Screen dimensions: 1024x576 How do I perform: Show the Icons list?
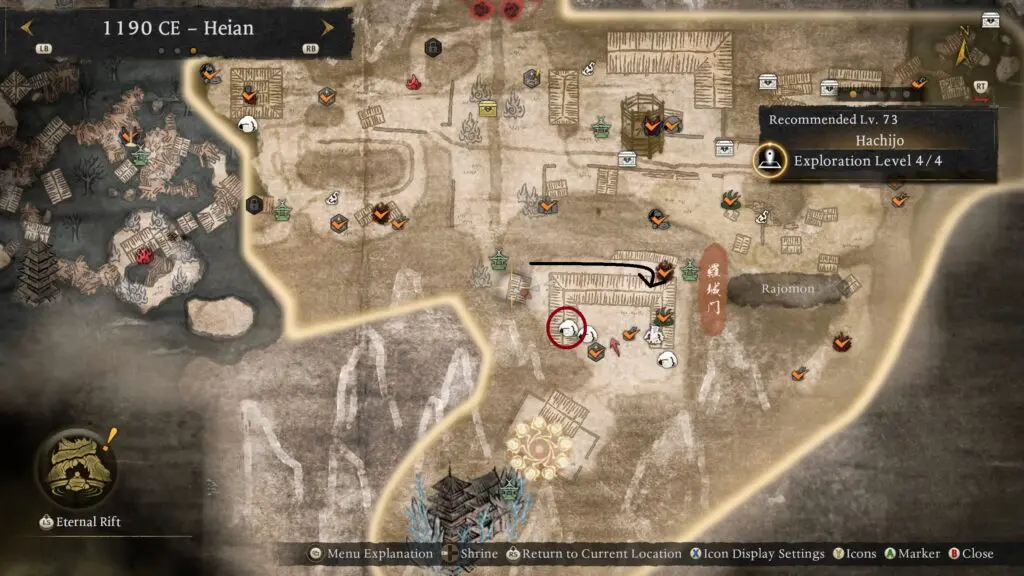point(854,553)
